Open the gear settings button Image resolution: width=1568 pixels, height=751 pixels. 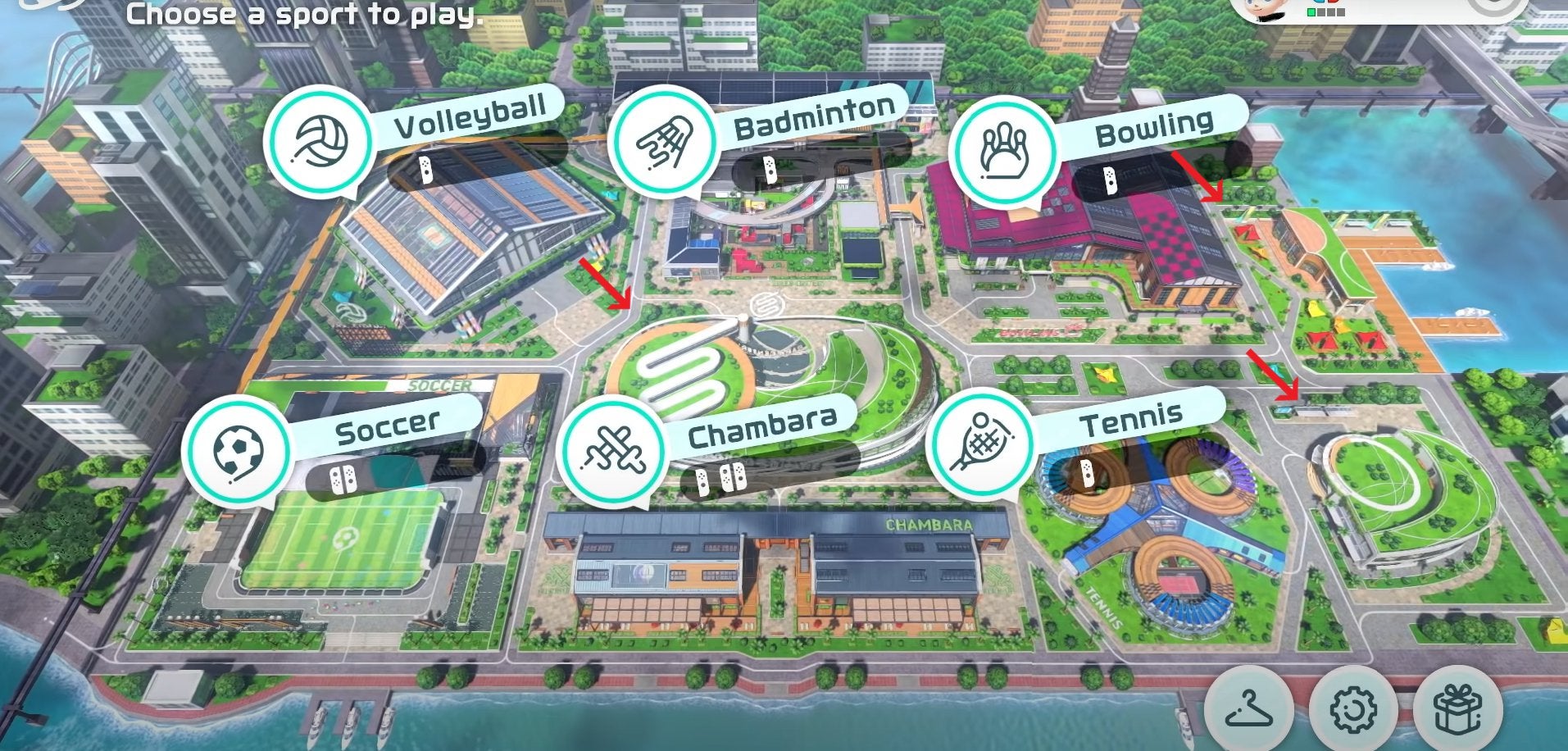pos(1352,708)
